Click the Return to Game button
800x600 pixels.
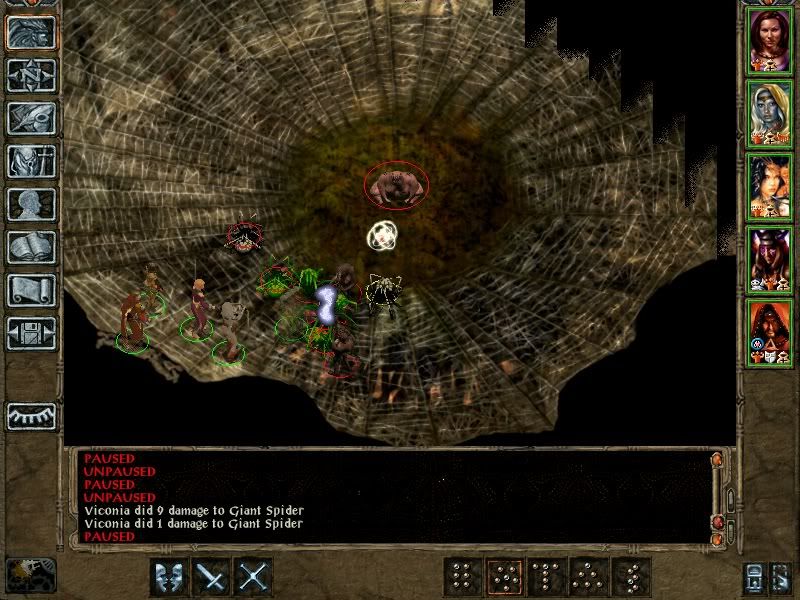[x=32, y=32]
